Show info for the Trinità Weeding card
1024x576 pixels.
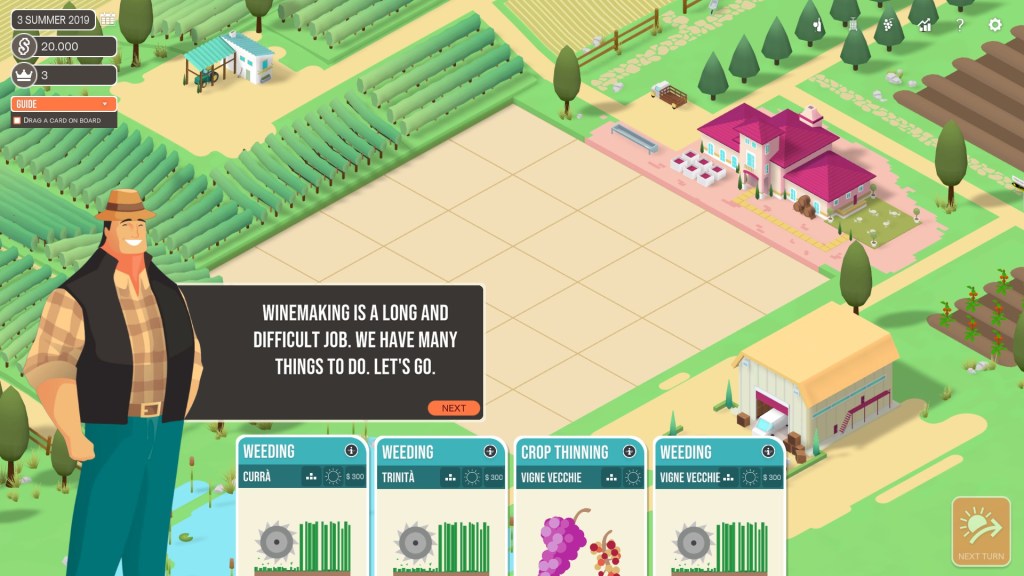[x=490, y=451]
